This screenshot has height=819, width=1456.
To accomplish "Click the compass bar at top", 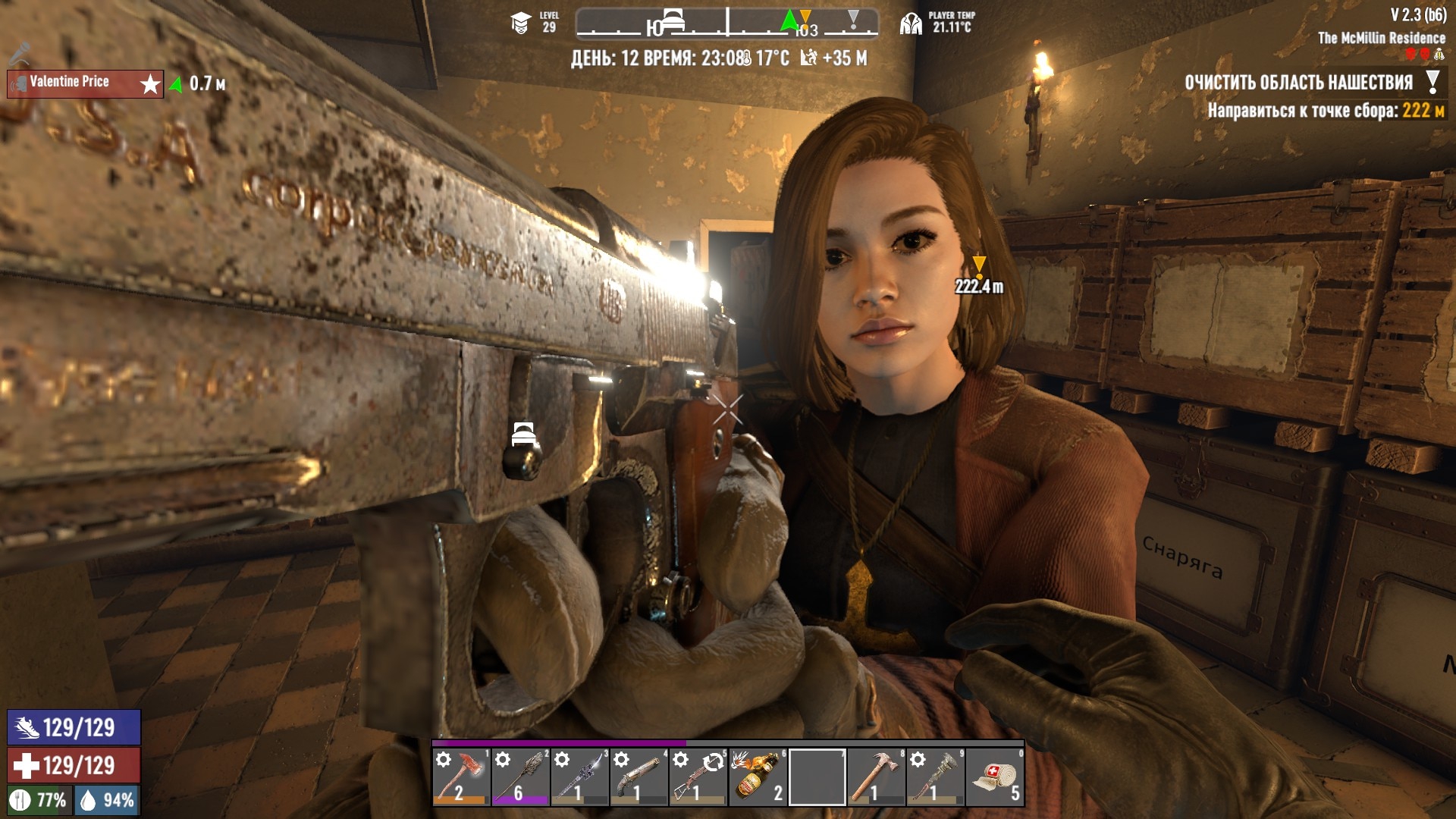I will click(x=726, y=24).
